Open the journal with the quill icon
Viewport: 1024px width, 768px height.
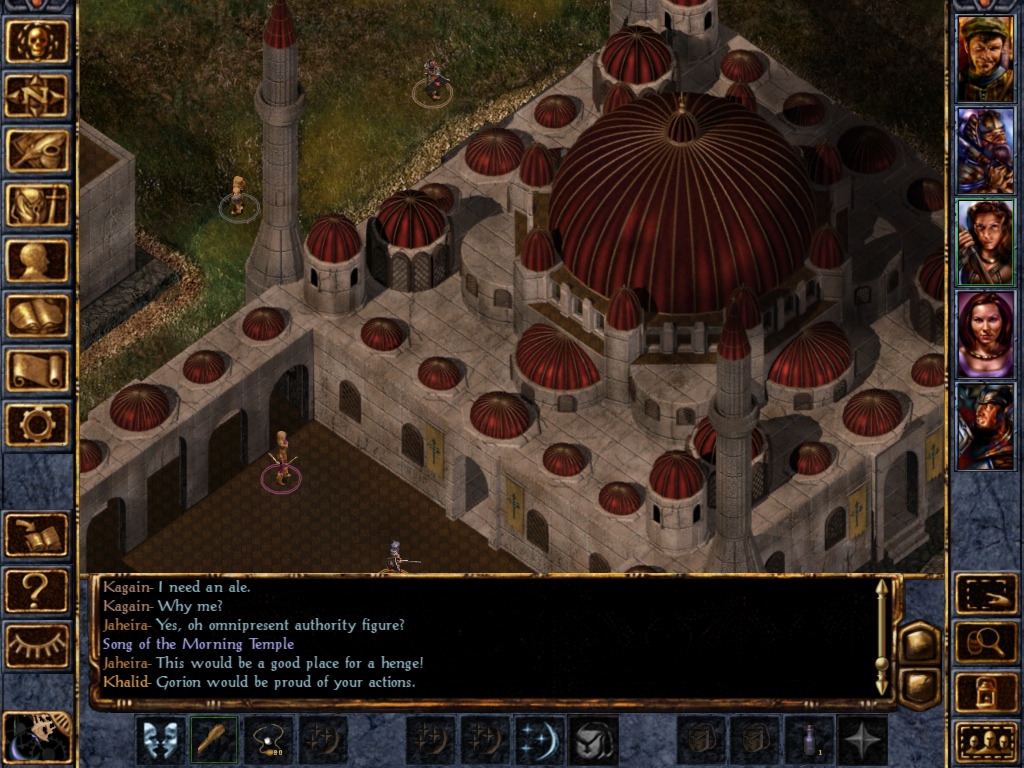37,150
